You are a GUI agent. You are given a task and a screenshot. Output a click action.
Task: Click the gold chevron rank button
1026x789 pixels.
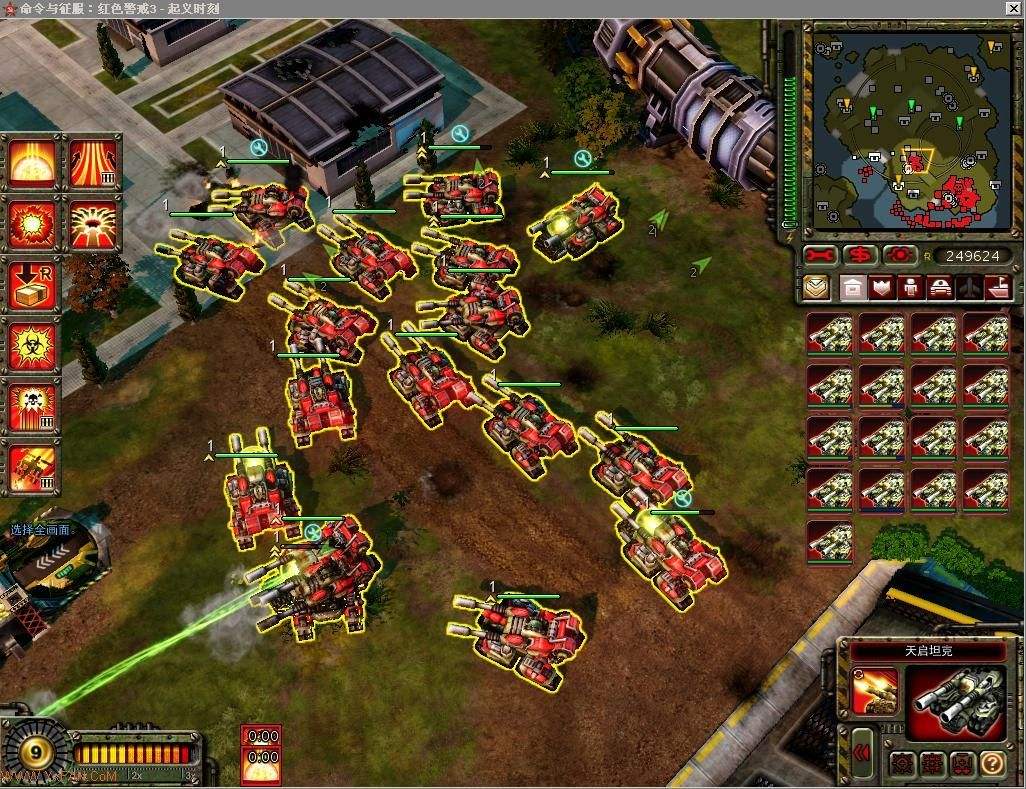coord(816,288)
